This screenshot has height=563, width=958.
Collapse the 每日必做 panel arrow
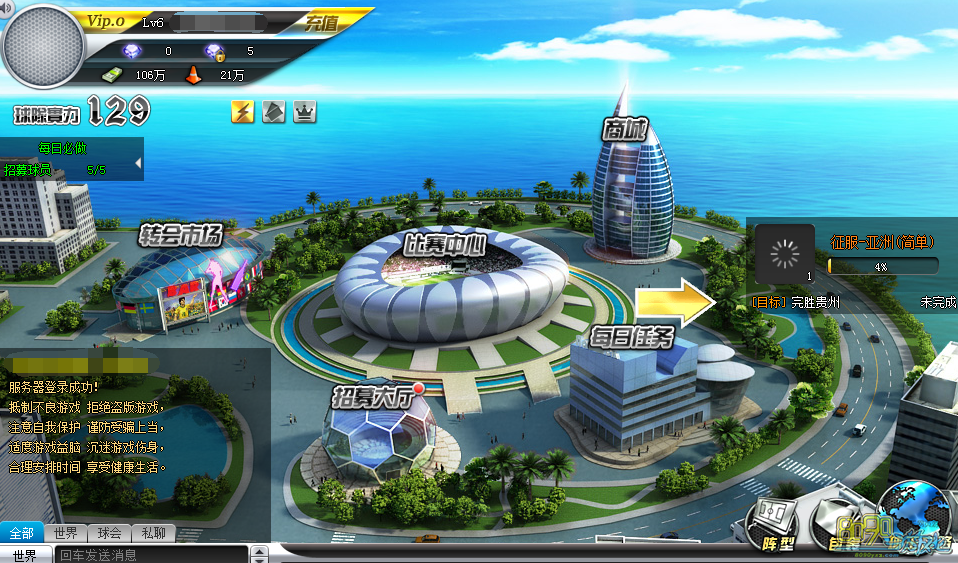tap(138, 162)
